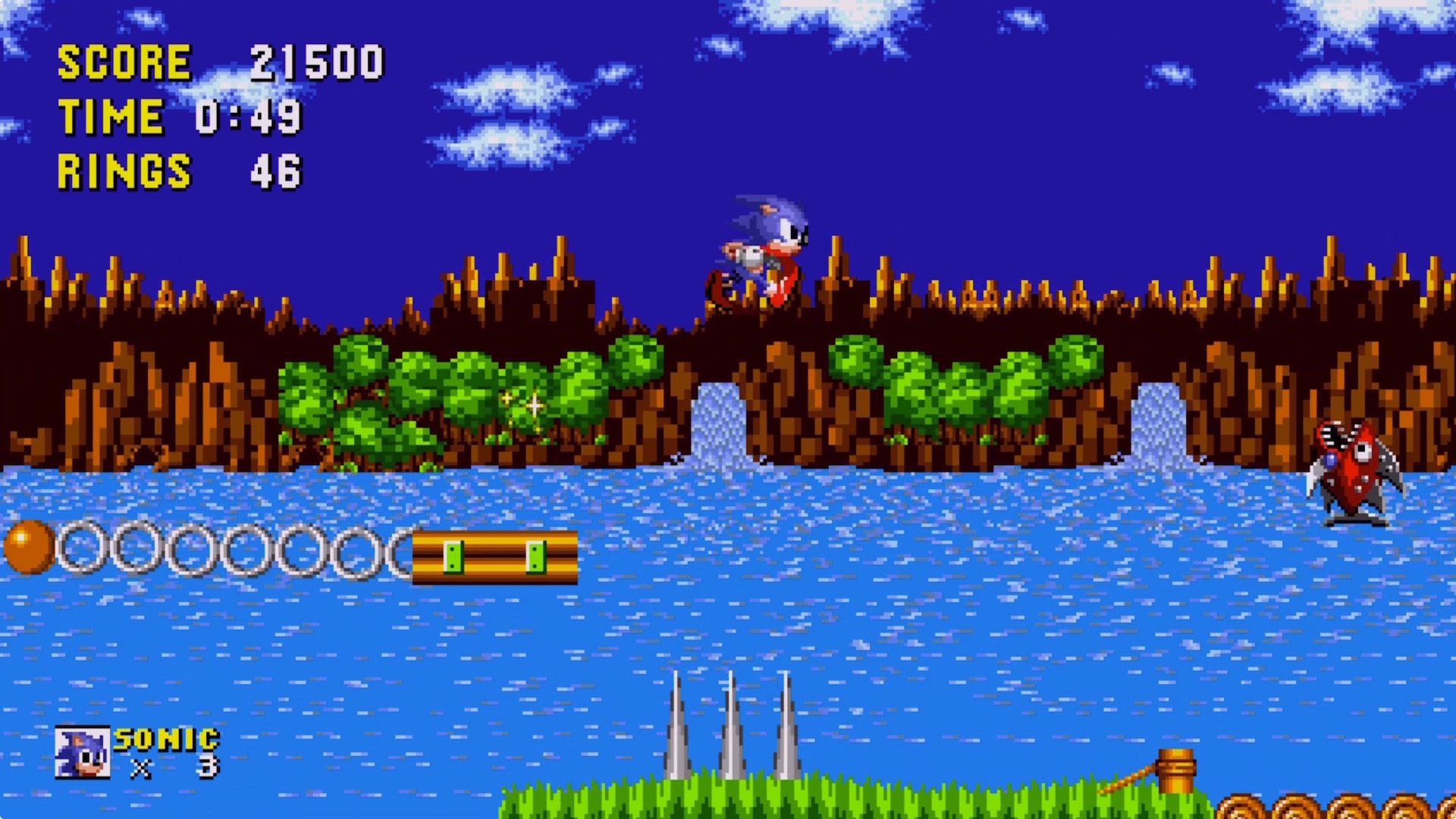Toggle the RINGS counter showing 46
The width and height of the screenshot is (1456, 819).
point(174,171)
